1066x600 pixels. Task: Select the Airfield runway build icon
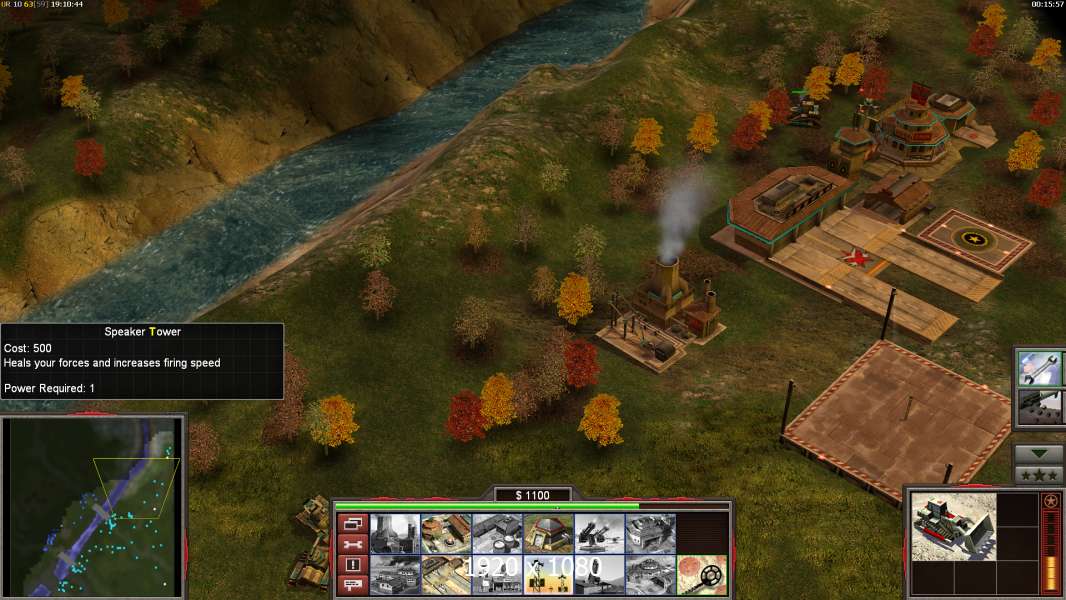[x=446, y=575]
